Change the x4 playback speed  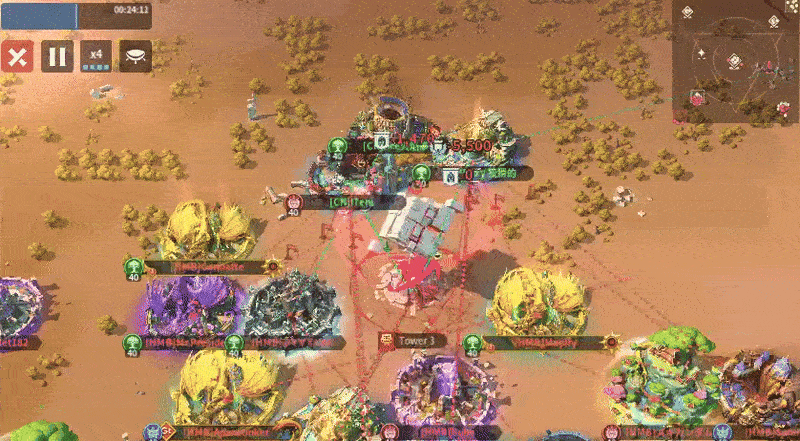coord(96,56)
